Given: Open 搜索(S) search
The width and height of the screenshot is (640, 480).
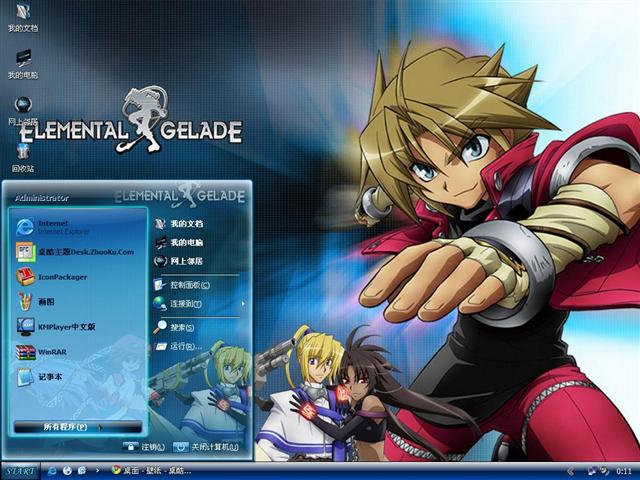Looking at the screenshot, I should tap(182, 327).
